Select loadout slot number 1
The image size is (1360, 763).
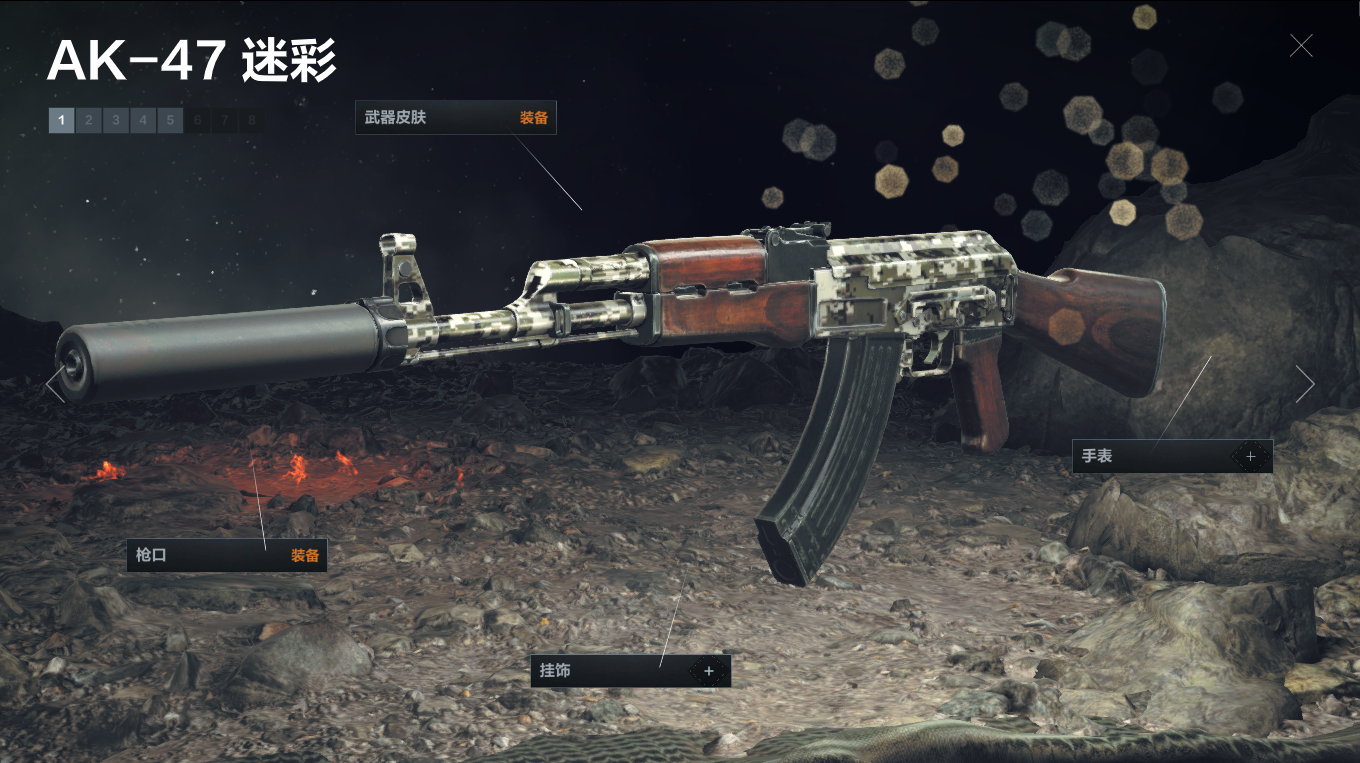click(61, 121)
